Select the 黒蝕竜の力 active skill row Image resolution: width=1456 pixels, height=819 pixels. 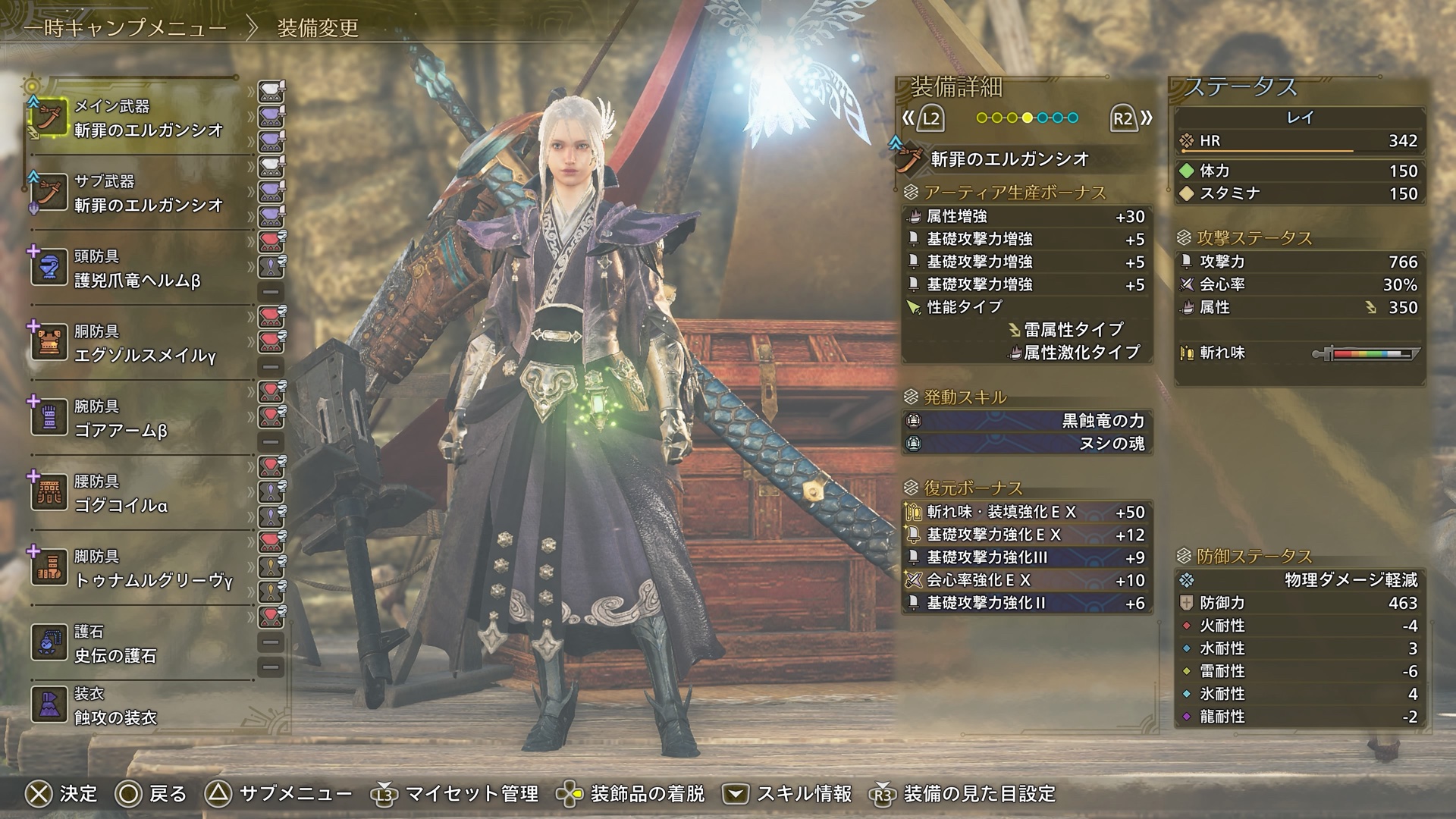(x=1028, y=421)
